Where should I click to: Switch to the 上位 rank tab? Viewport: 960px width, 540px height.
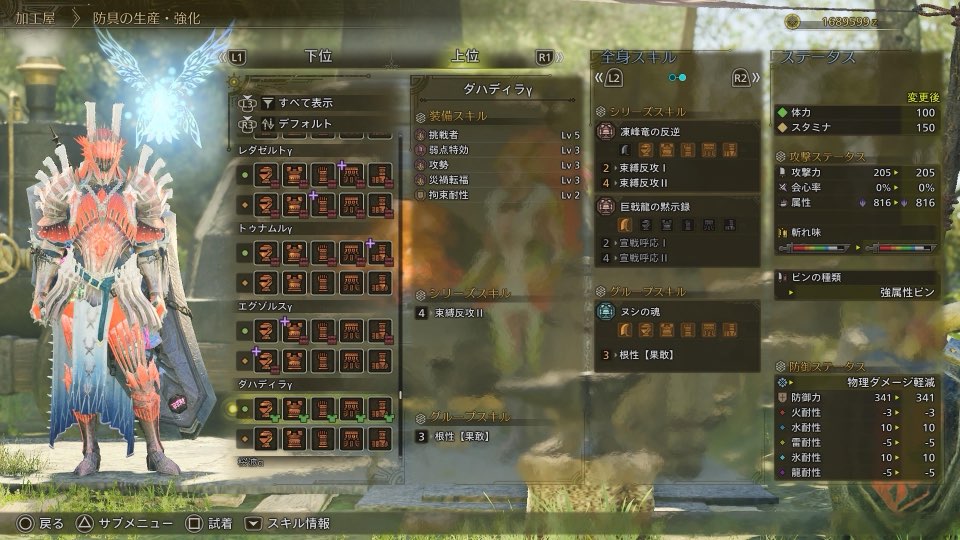[465, 57]
